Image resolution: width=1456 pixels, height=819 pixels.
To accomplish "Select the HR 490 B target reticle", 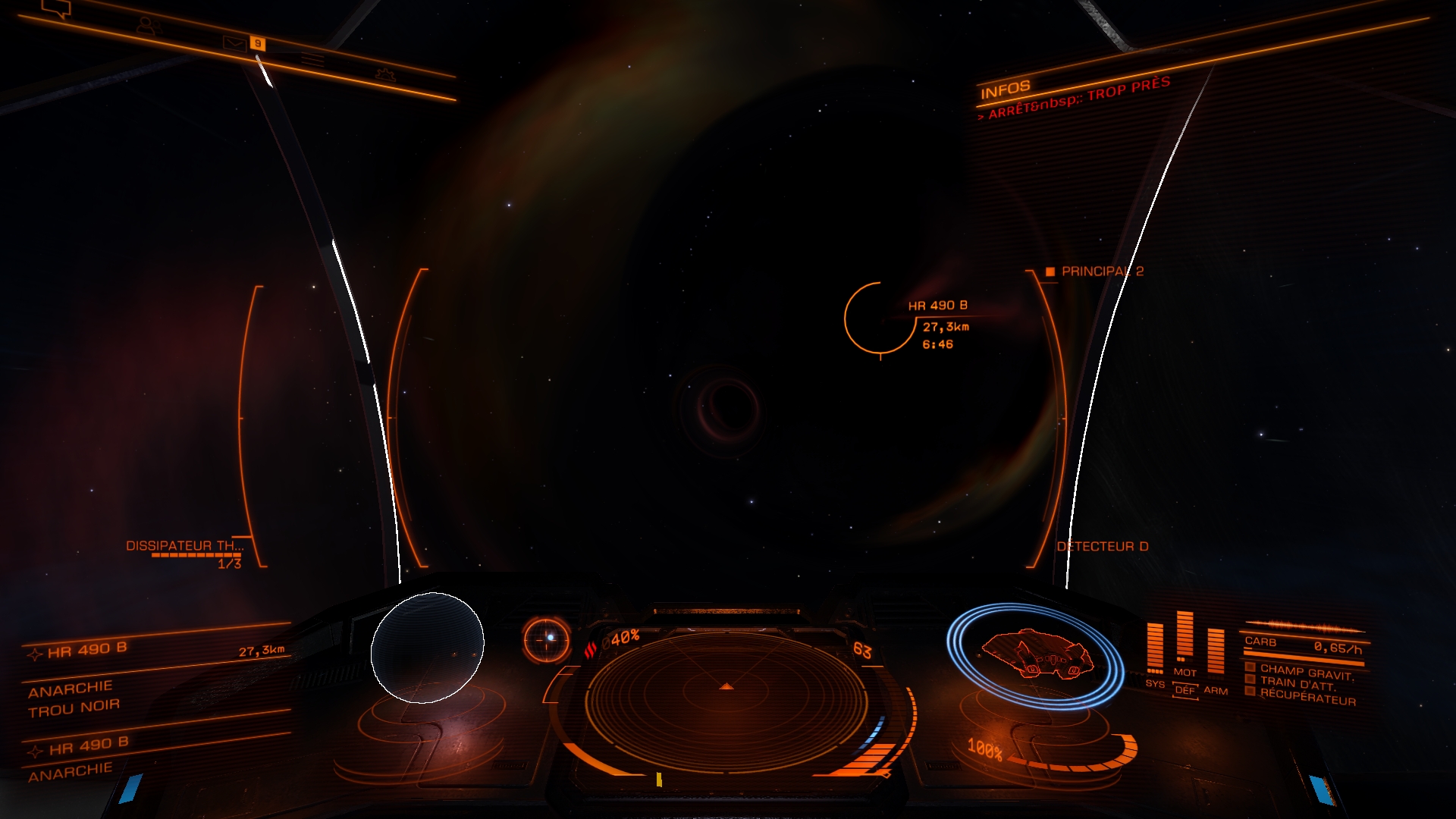I will coord(880,318).
